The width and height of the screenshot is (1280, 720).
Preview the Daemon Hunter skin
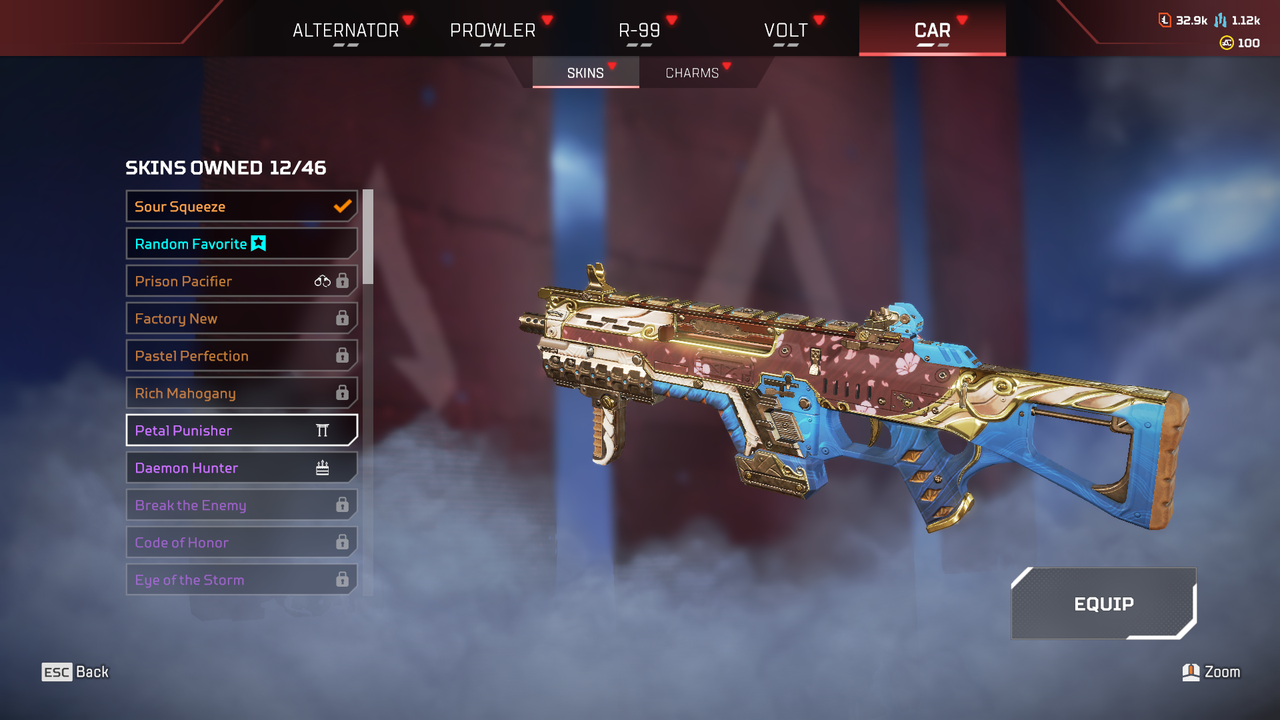(x=241, y=468)
